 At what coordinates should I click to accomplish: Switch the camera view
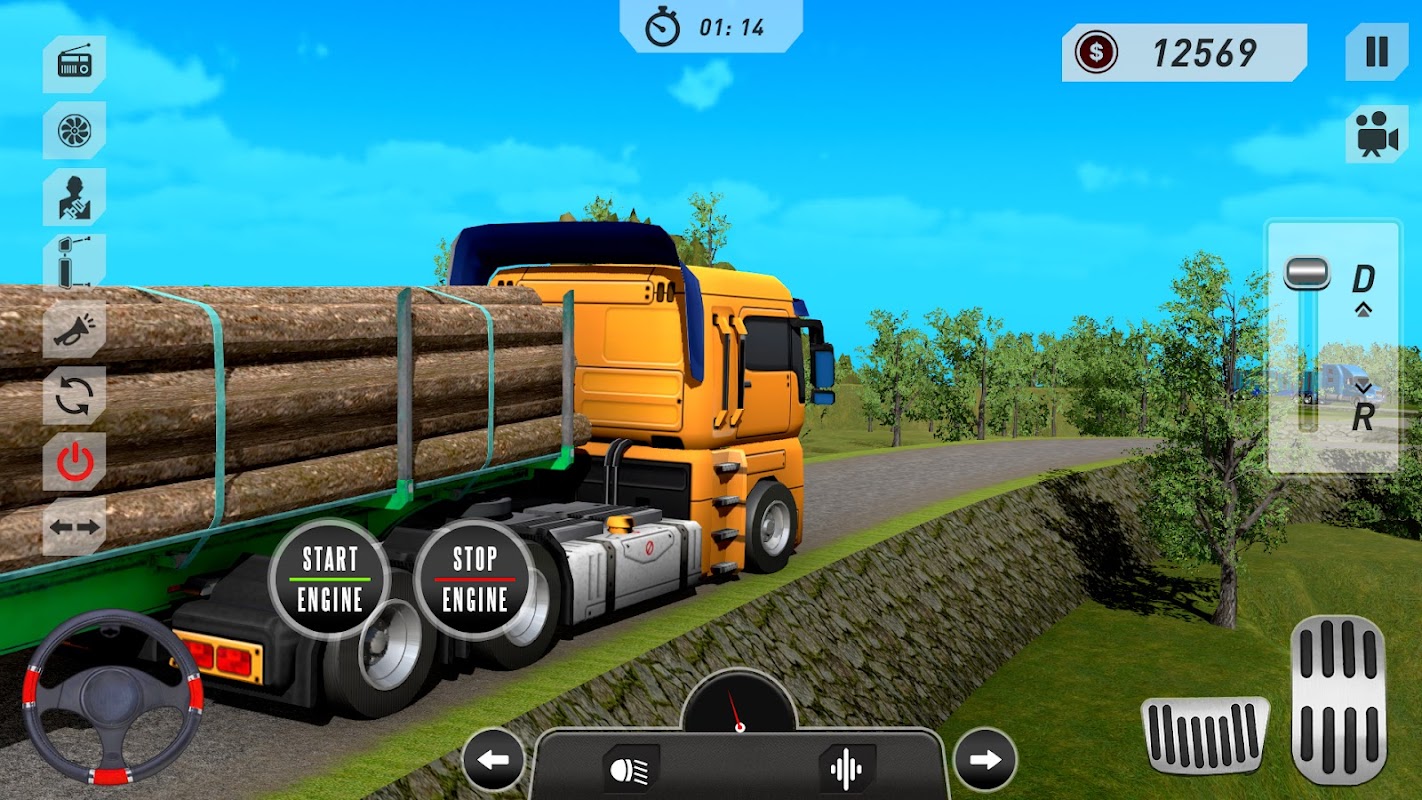click(x=1377, y=133)
